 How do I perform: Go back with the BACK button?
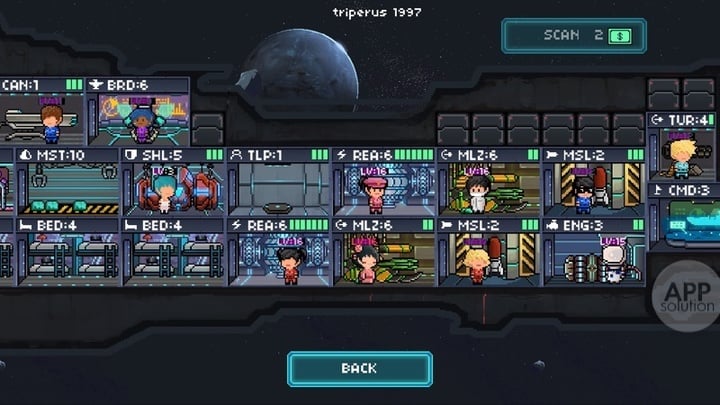(x=359, y=368)
